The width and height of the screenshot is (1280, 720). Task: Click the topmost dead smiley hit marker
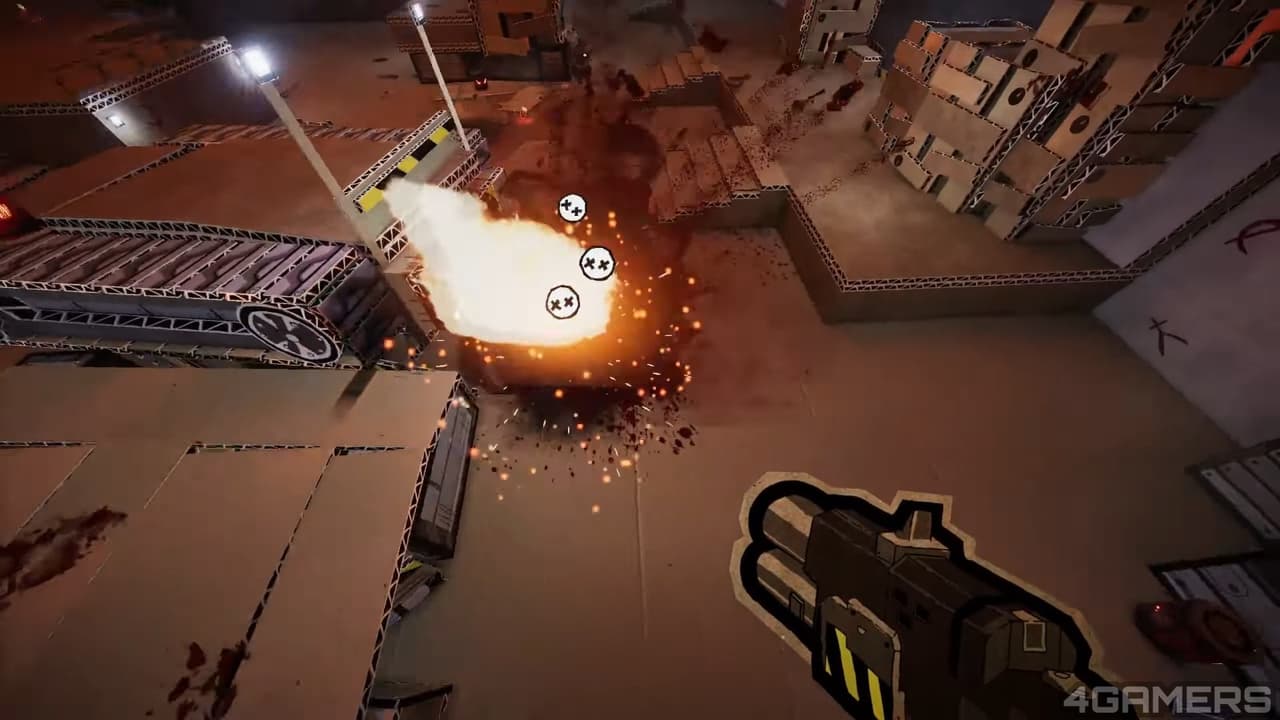pos(572,207)
